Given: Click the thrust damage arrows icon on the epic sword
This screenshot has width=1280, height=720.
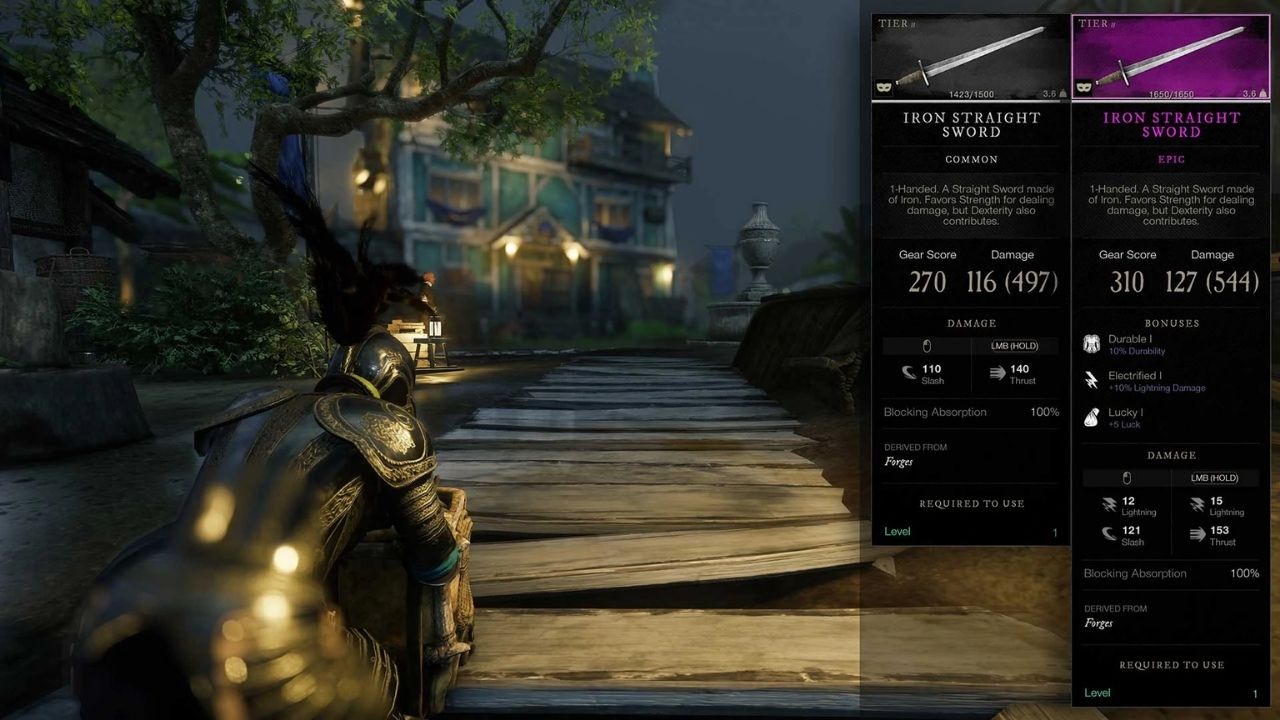Looking at the screenshot, I should (1198, 534).
